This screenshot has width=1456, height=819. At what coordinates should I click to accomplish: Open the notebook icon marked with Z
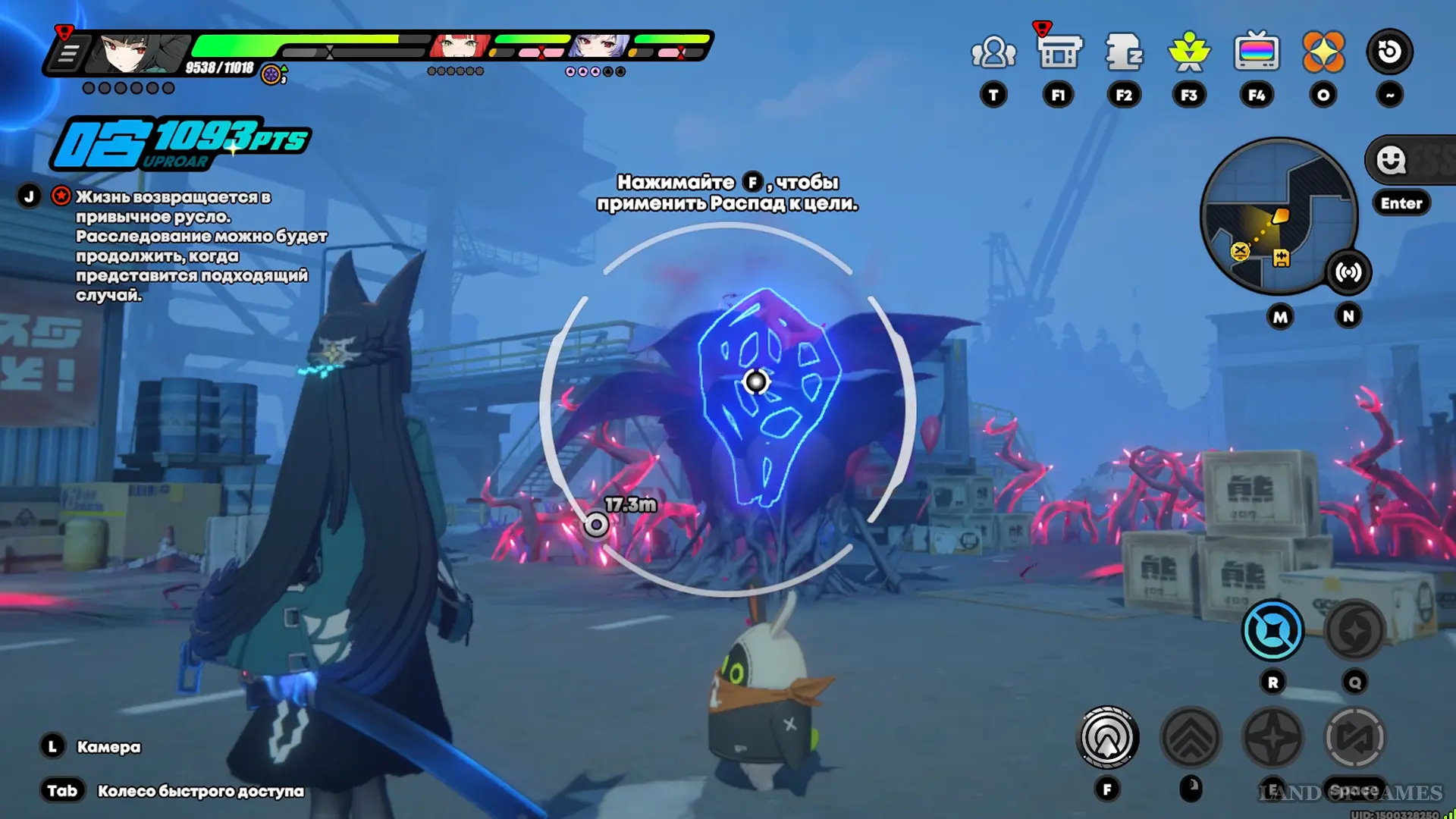pyautogui.click(x=1124, y=52)
